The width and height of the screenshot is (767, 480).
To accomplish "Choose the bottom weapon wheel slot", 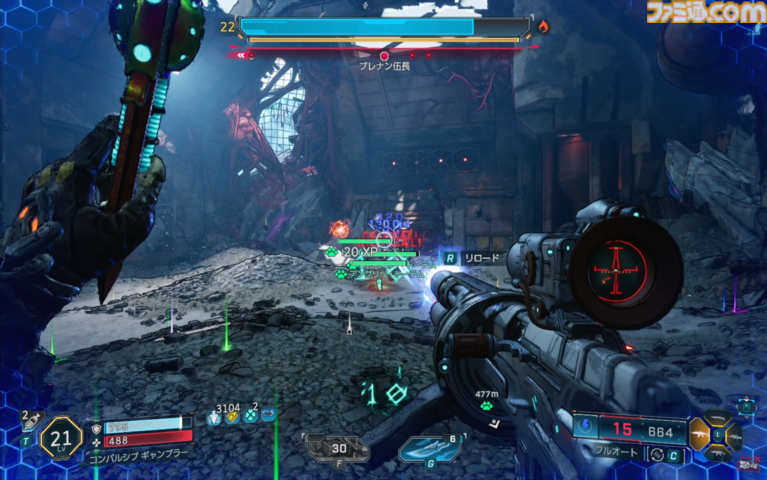I will (x=718, y=454).
